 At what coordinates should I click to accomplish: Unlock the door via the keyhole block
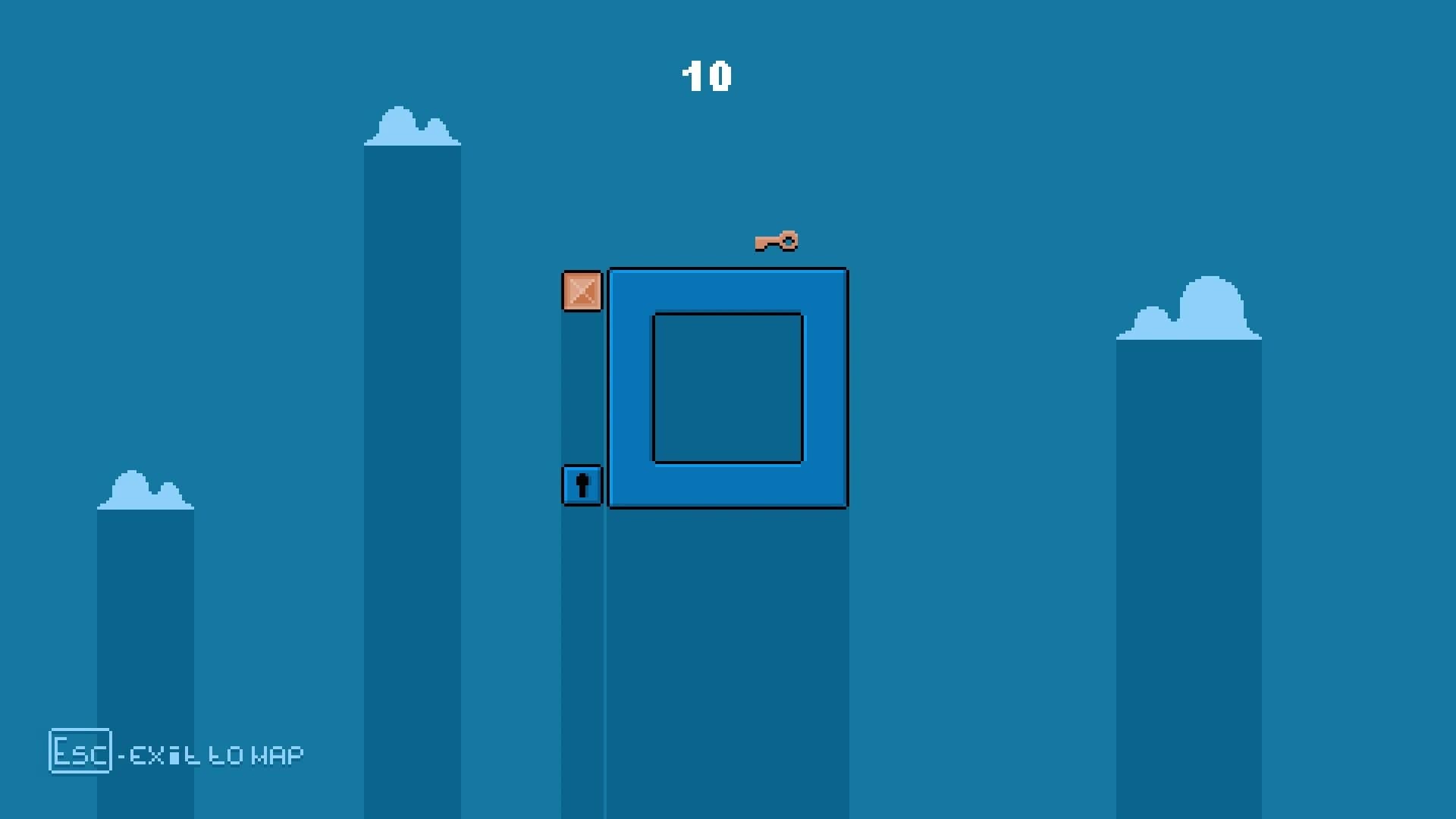(582, 486)
